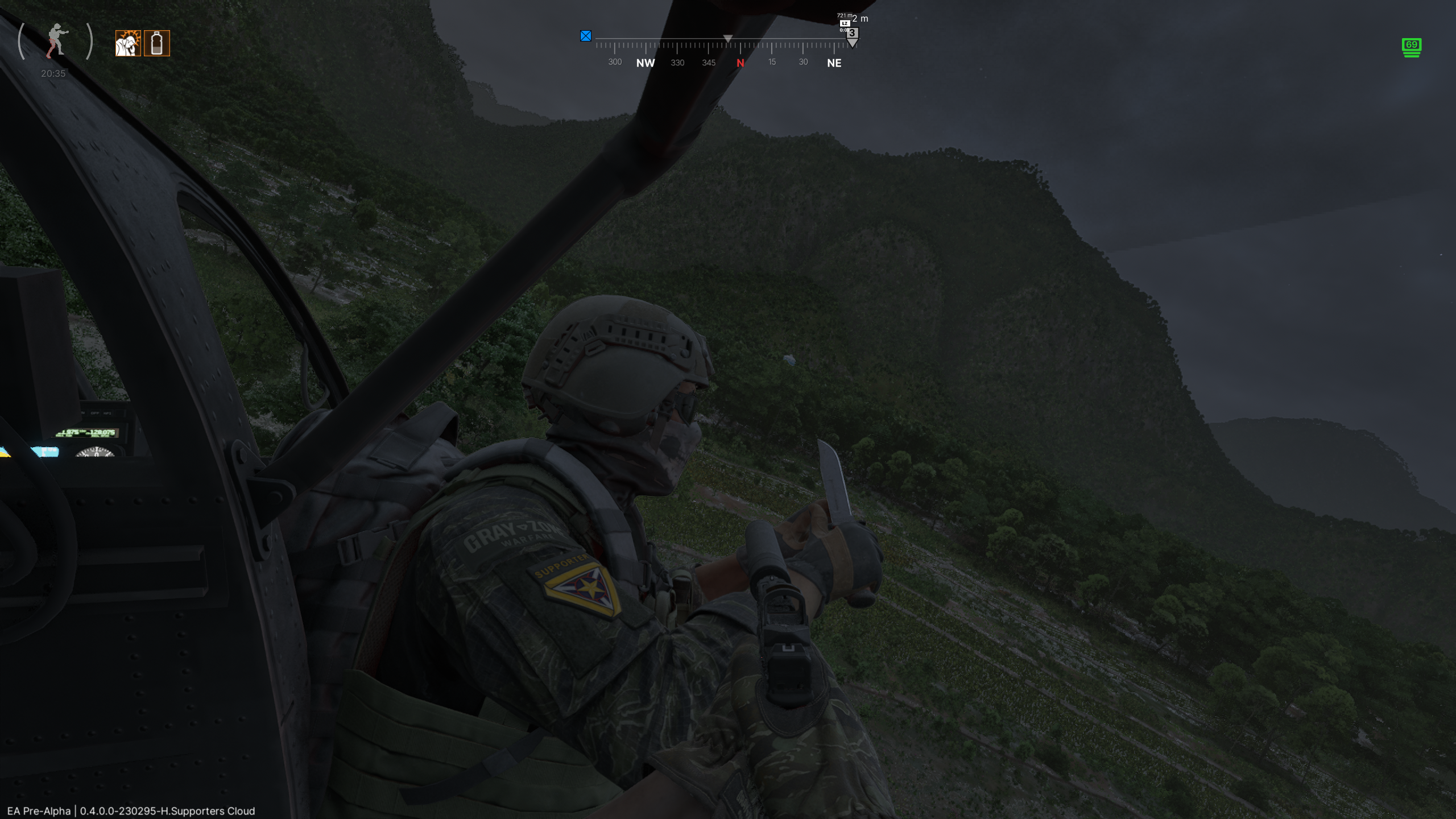
Task: Select the blue objective marker on the compass
Action: [x=586, y=36]
